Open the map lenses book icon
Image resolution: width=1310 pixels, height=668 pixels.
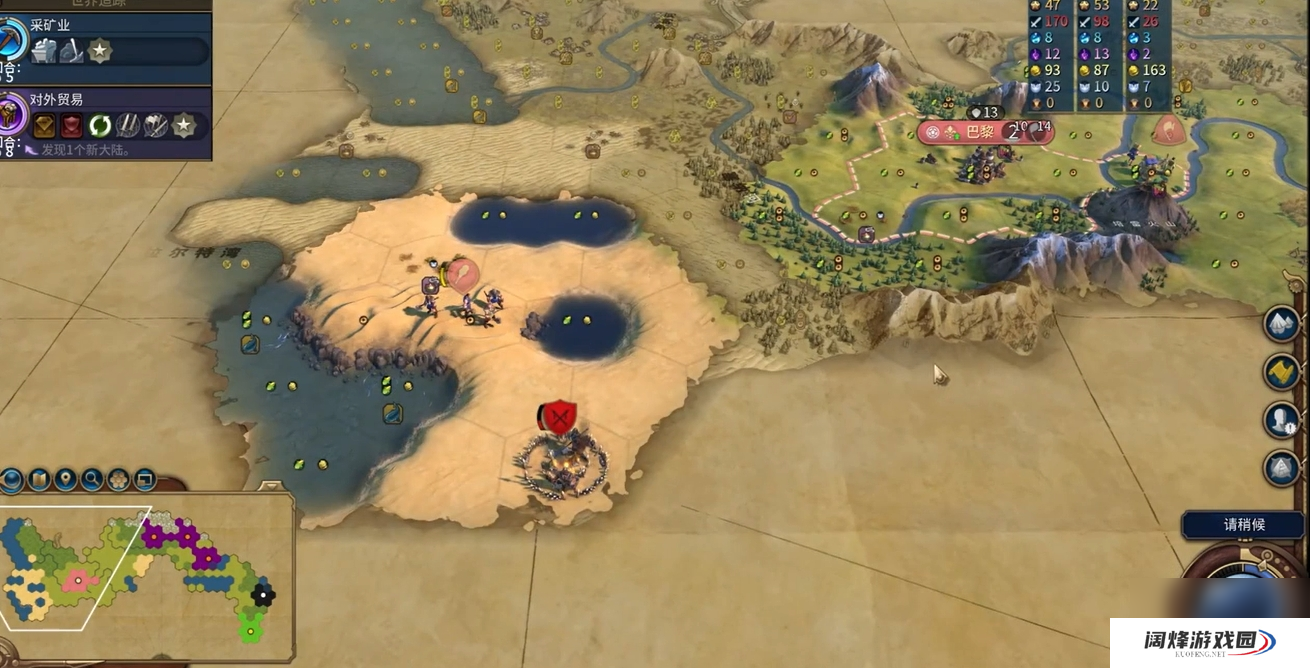(x=39, y=480)
